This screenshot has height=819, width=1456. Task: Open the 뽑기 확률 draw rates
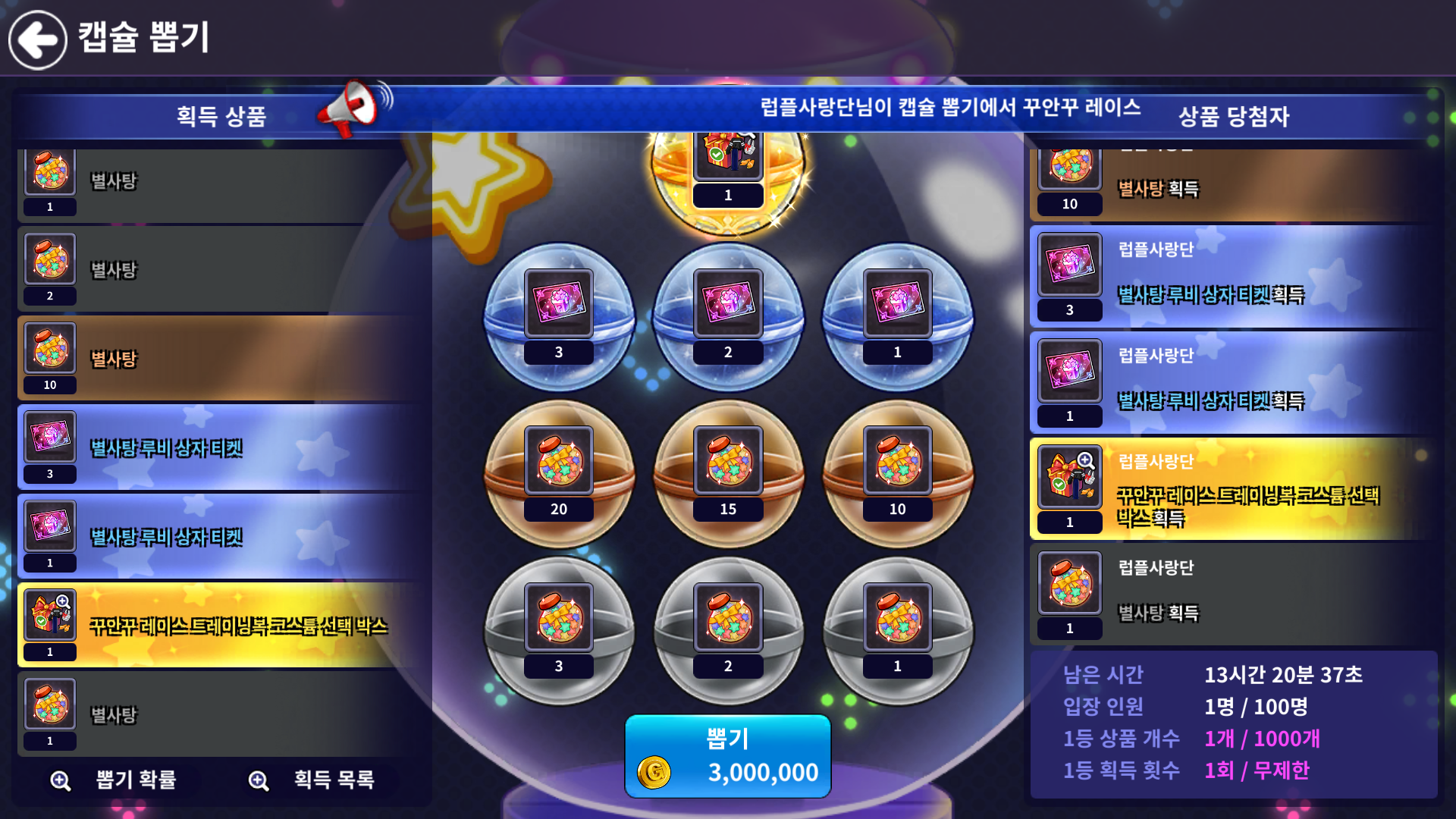(x=115, y=780)
